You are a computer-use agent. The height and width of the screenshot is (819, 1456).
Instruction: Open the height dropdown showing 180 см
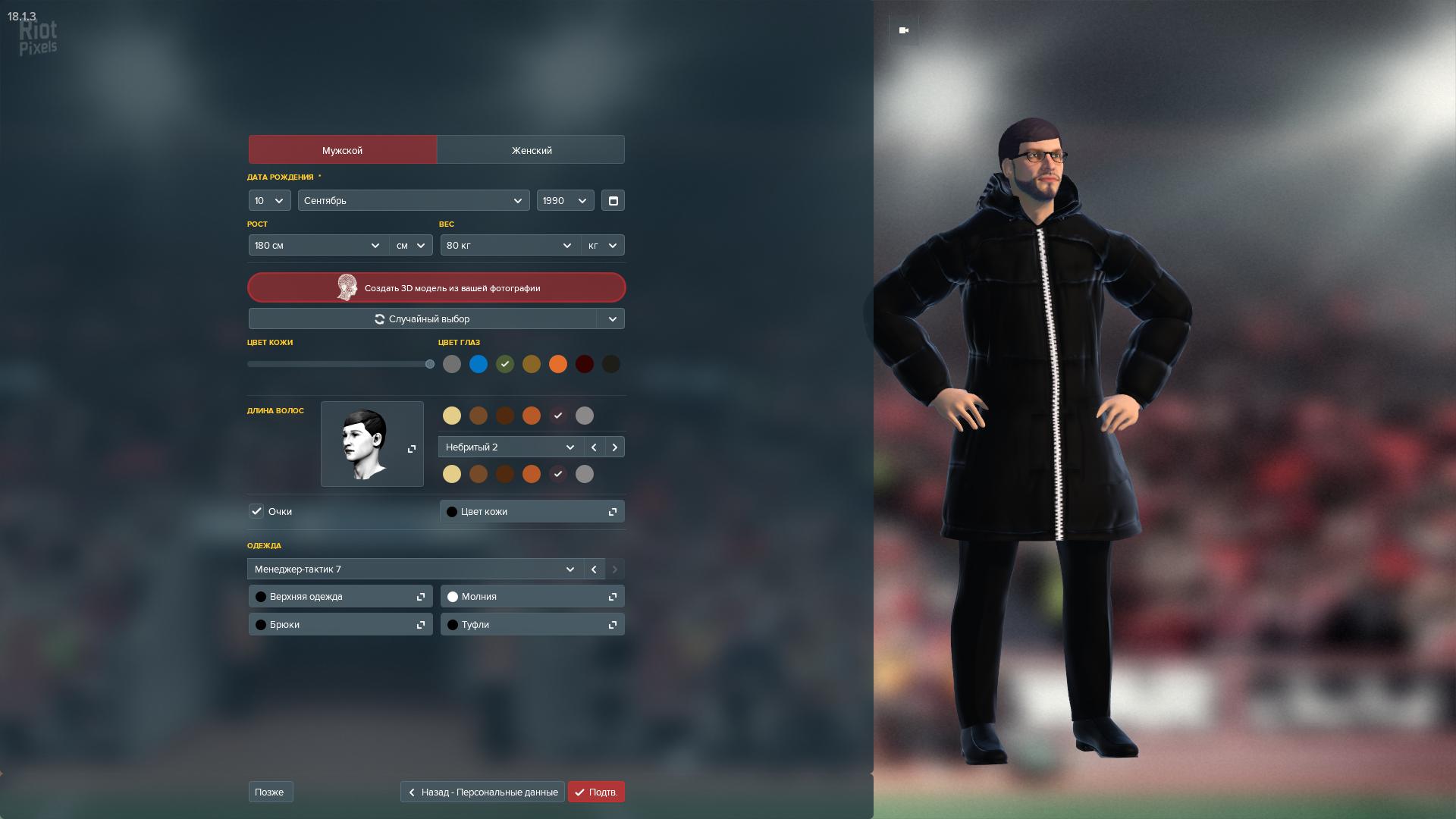(318, 246)
